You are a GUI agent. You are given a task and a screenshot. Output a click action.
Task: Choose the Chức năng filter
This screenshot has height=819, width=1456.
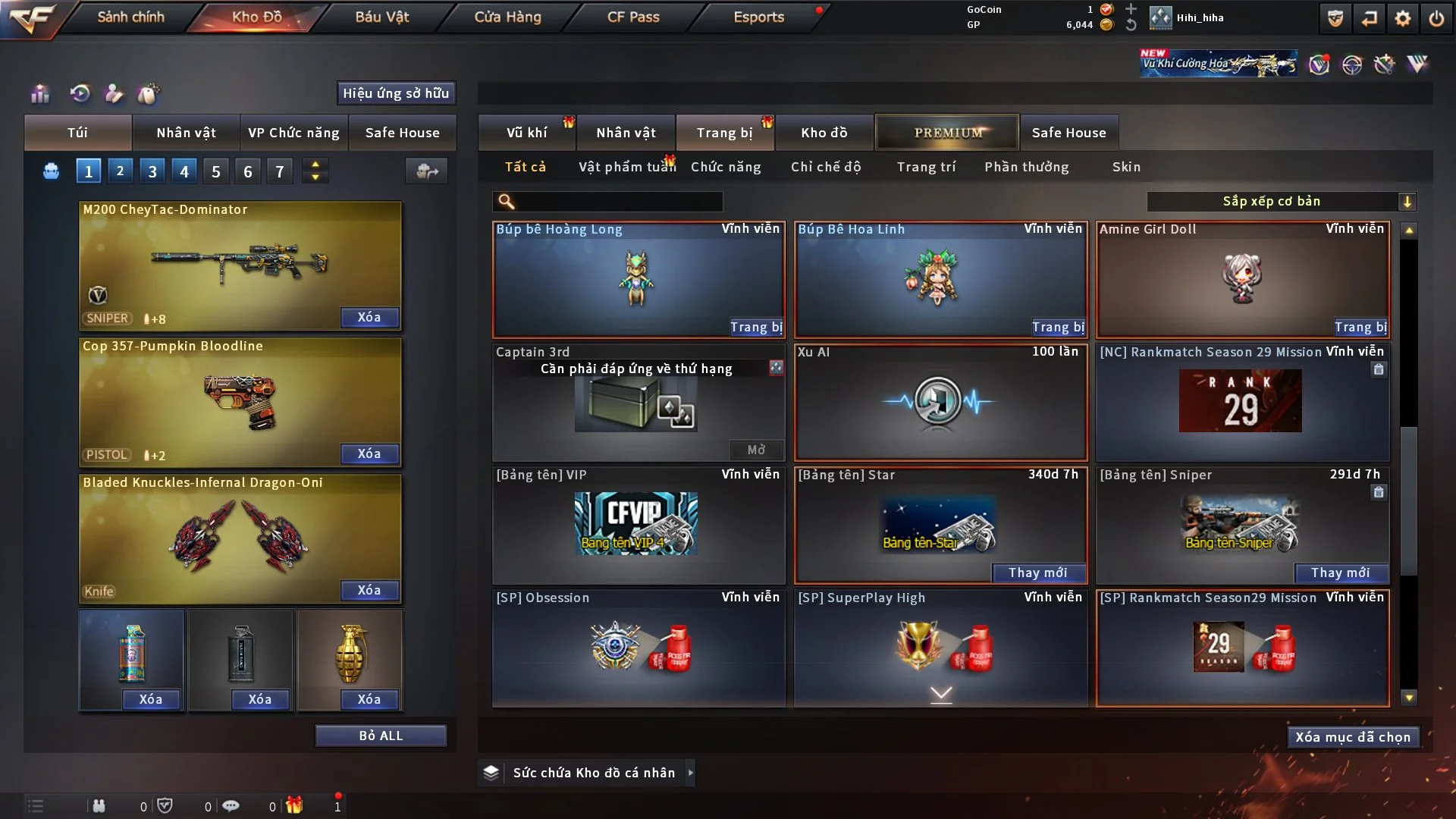tap(726, 167)
